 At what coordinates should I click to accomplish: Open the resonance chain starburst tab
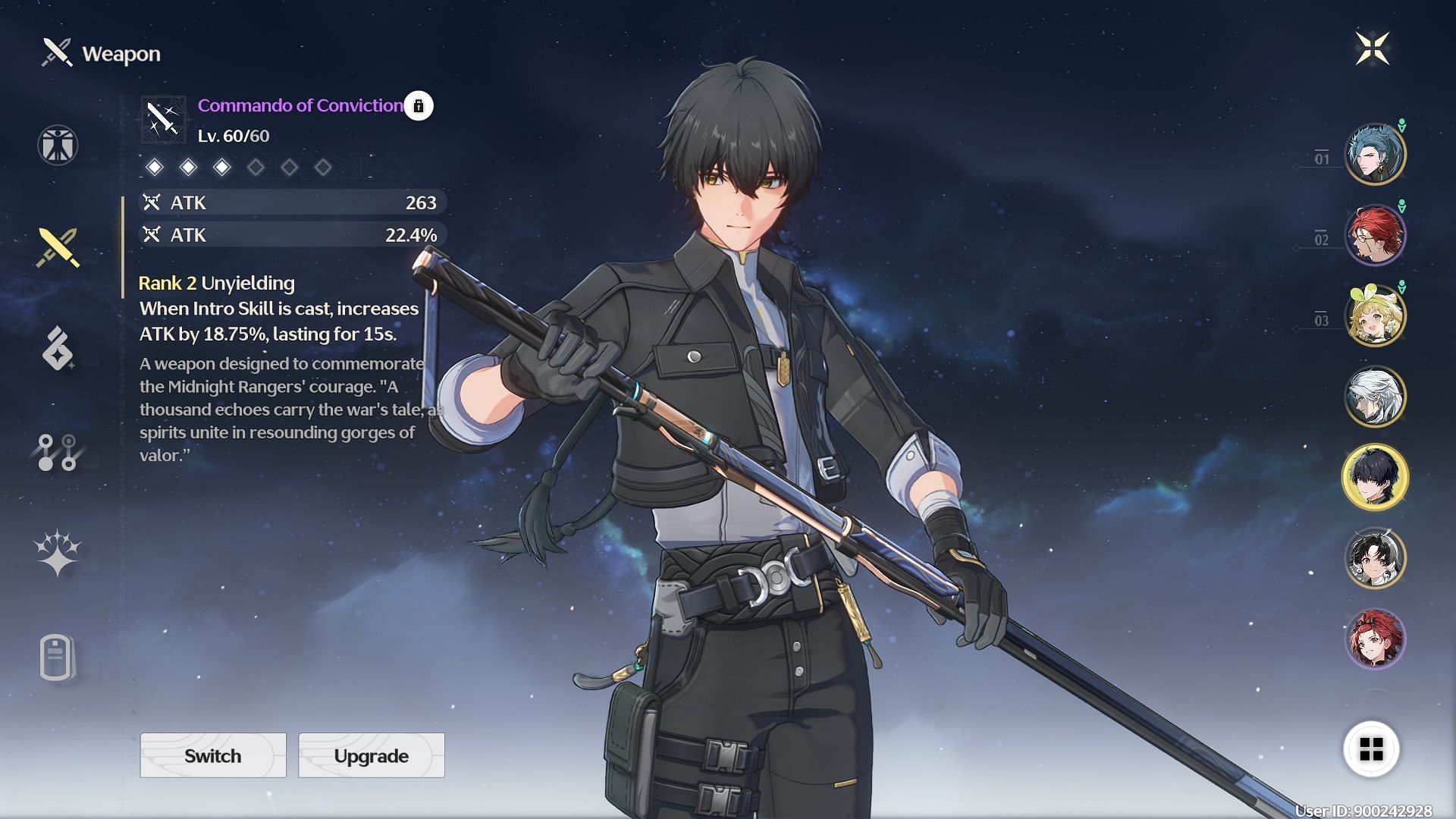(x=58, y=552)
